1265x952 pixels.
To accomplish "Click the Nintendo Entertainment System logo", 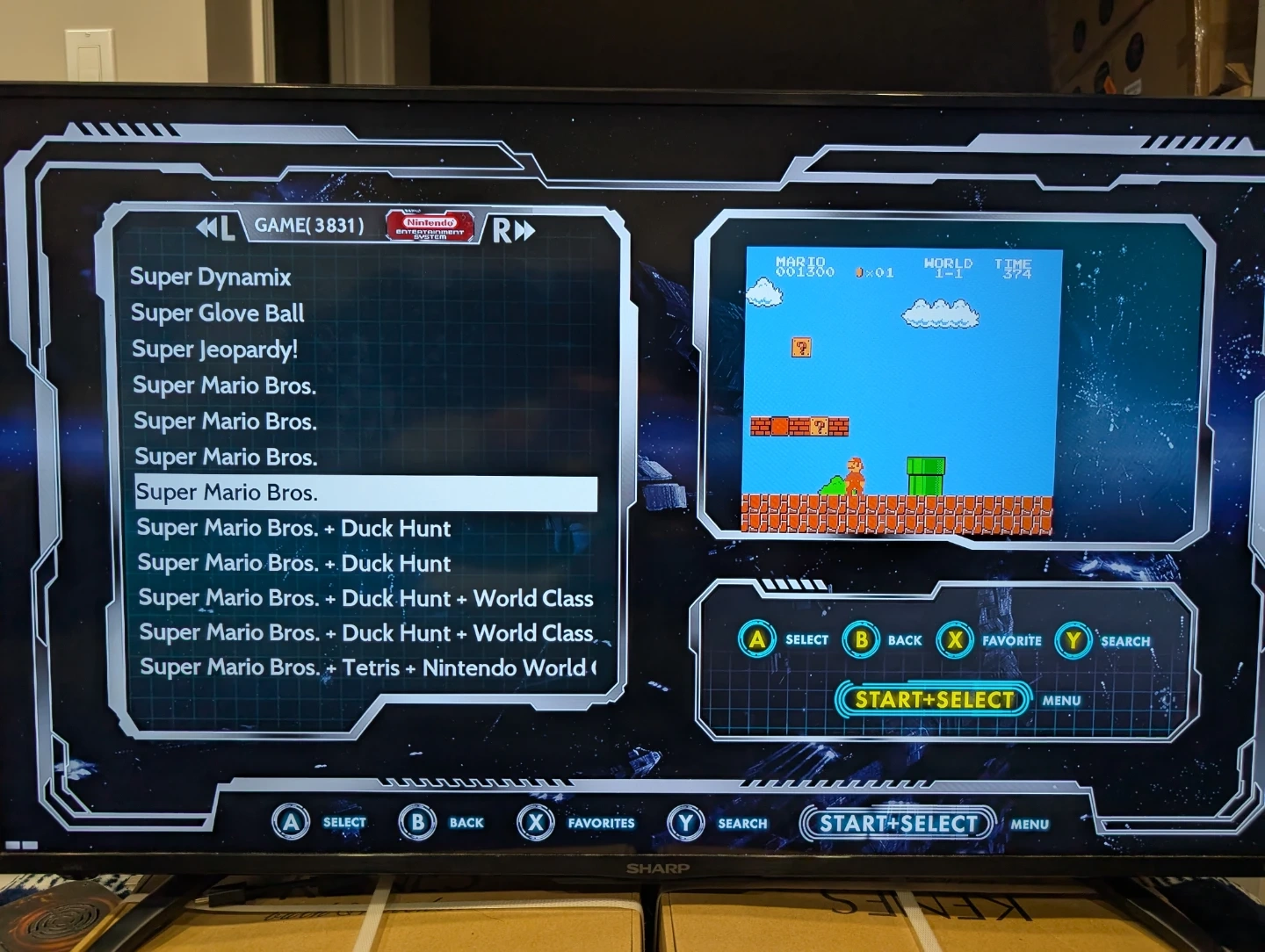I will [x=430, y=227].
